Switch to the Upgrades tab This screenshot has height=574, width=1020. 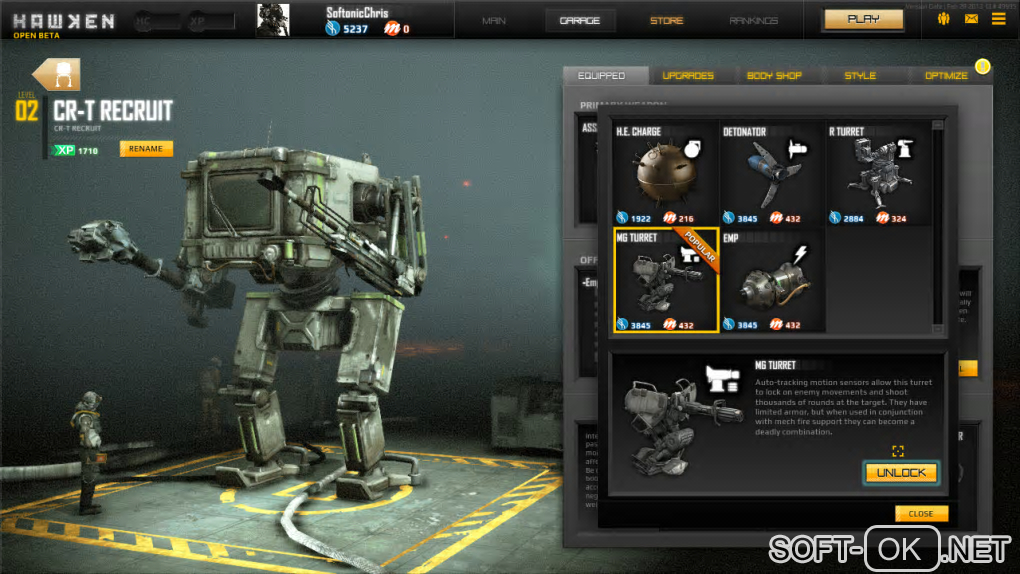coord(688,75)
